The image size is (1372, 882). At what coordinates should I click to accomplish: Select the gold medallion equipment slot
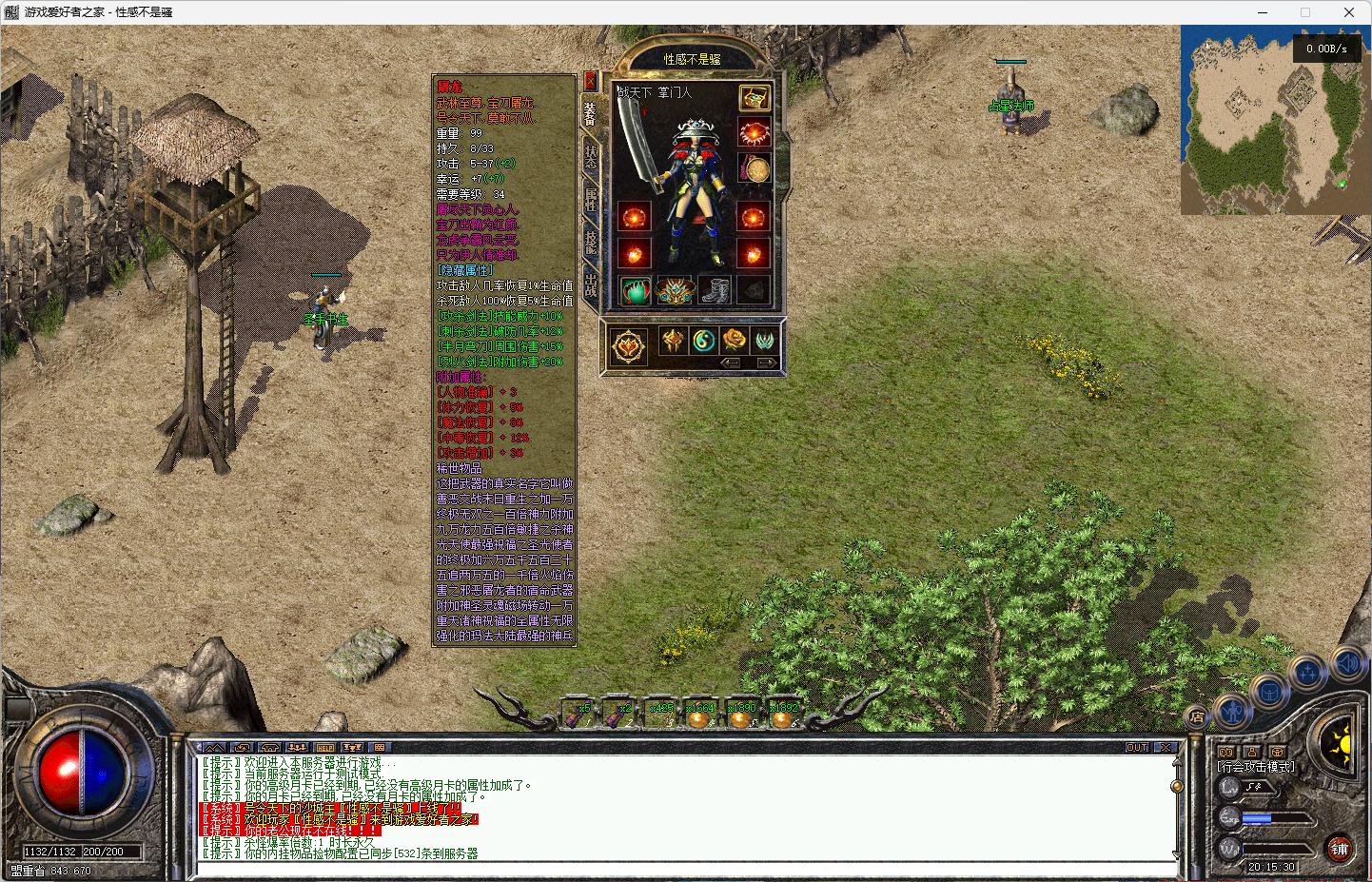click(756, 168)
